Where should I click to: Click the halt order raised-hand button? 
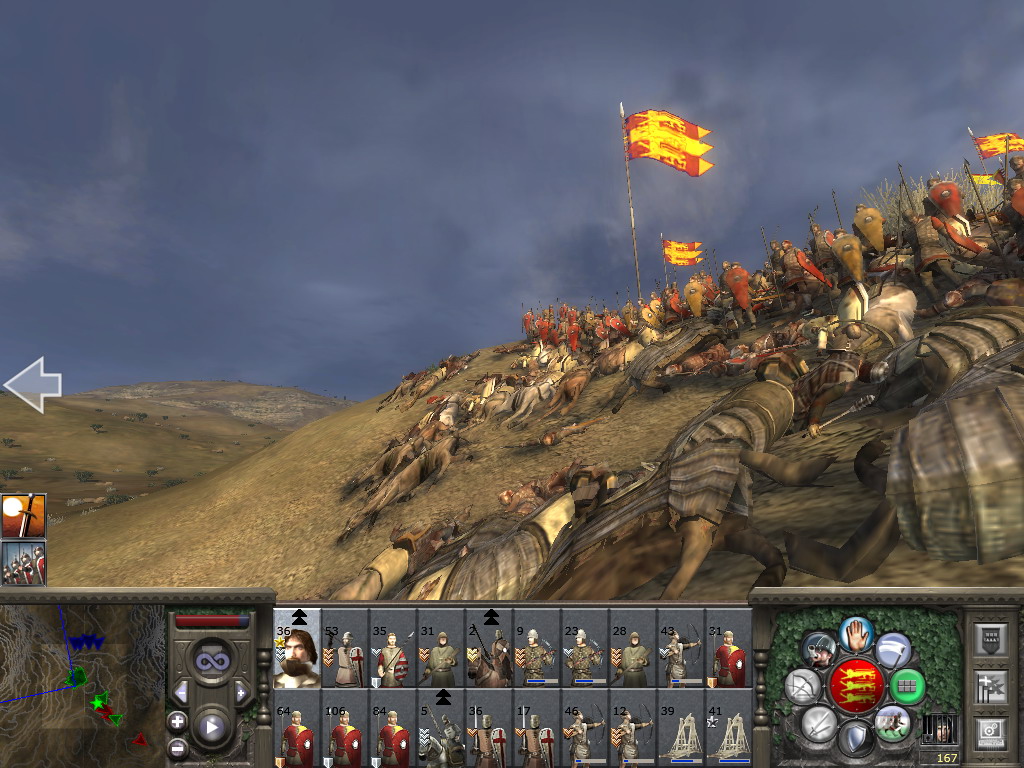(x=856, y=633)
